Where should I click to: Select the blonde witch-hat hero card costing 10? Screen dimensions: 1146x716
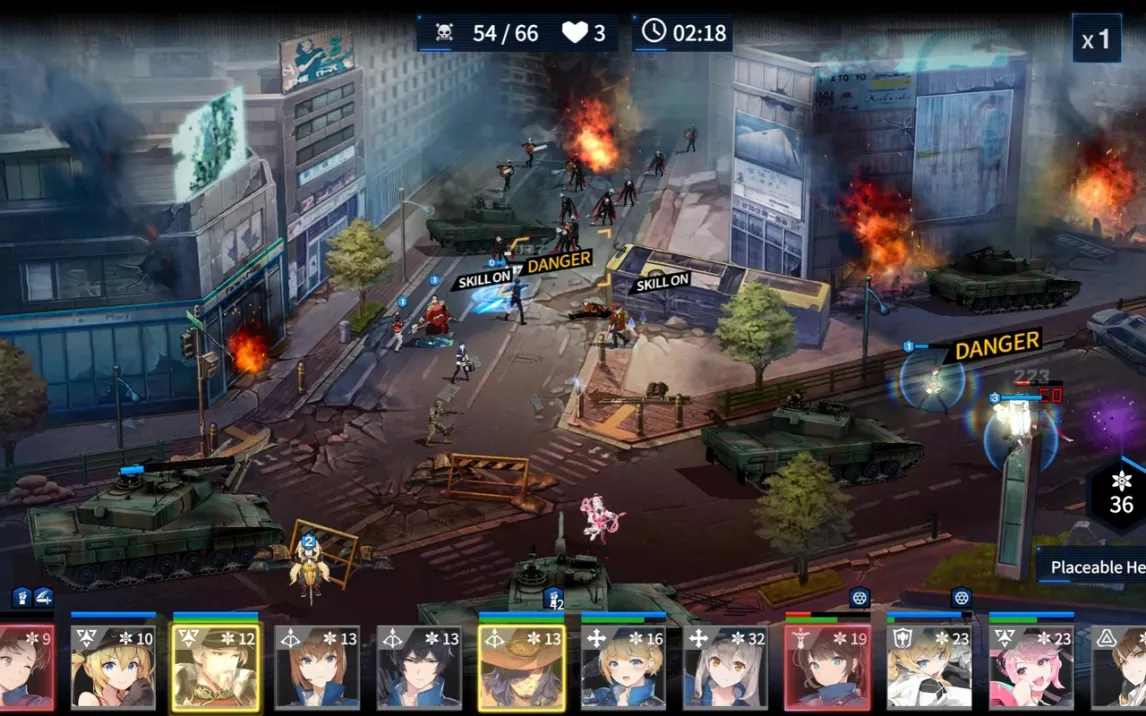pyautogui.click(x=113, y=667)
